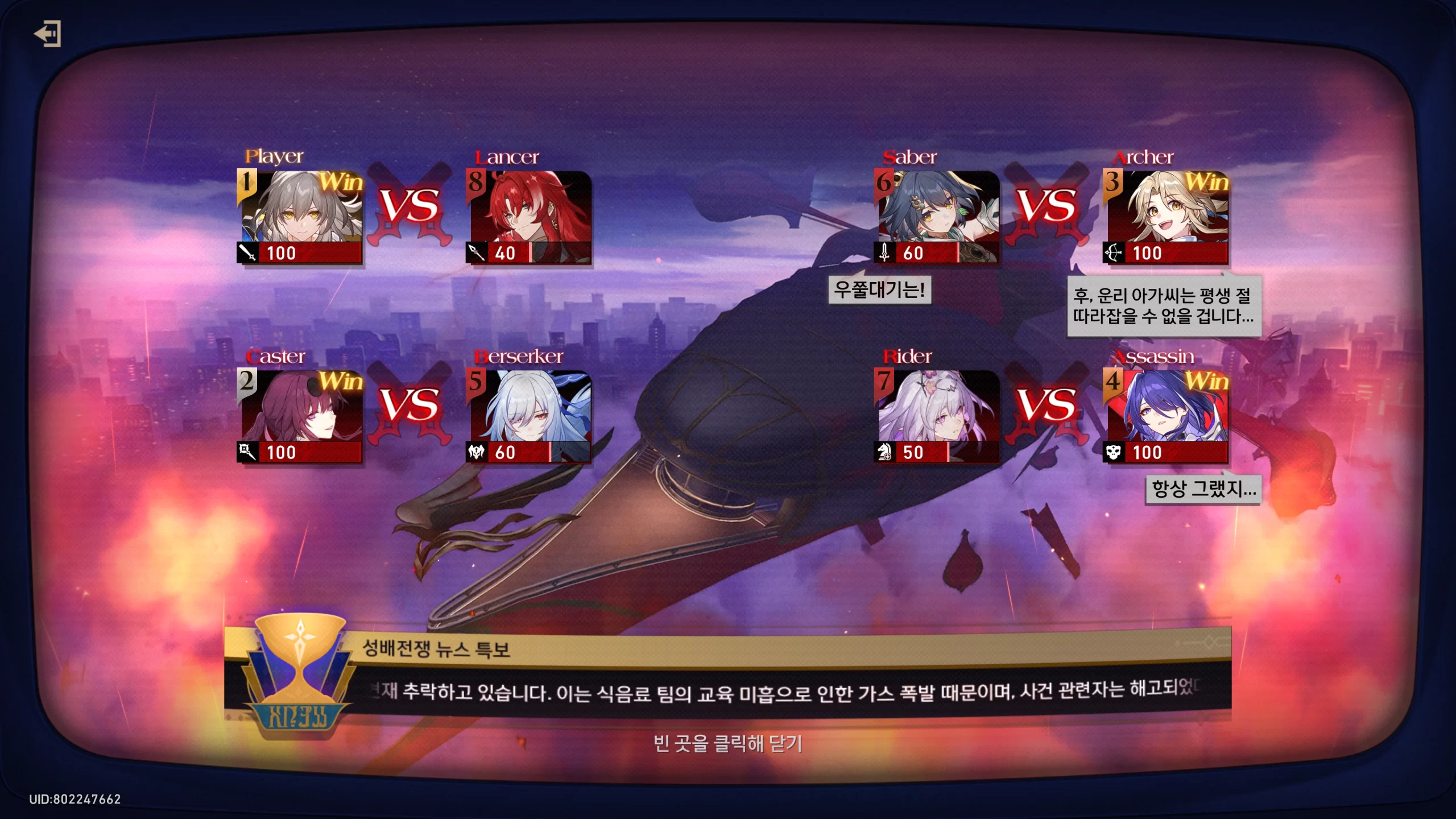Open the Archer blonde character card

click(1166, 217)
